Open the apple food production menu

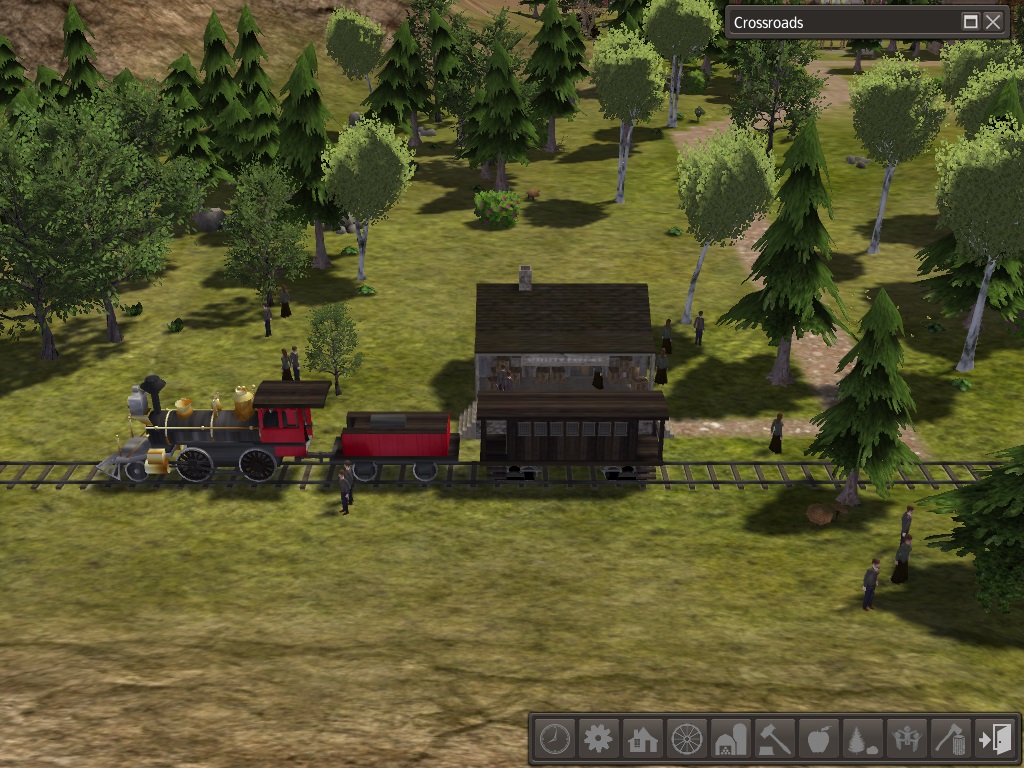[819, 739]
